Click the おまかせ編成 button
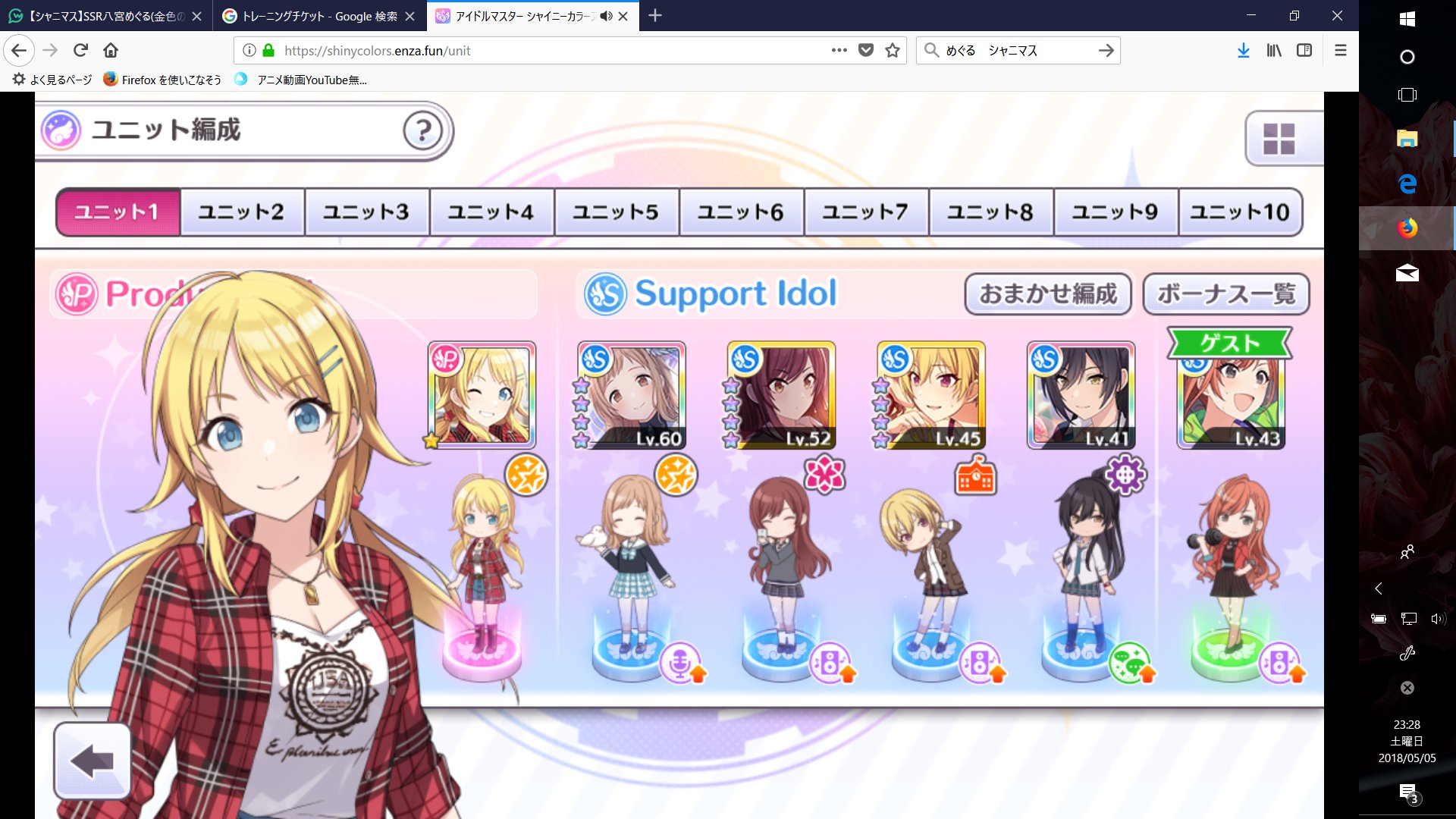Image resolution: width=1456 pixels, height=819 pixels. (x=1048, y=295)
